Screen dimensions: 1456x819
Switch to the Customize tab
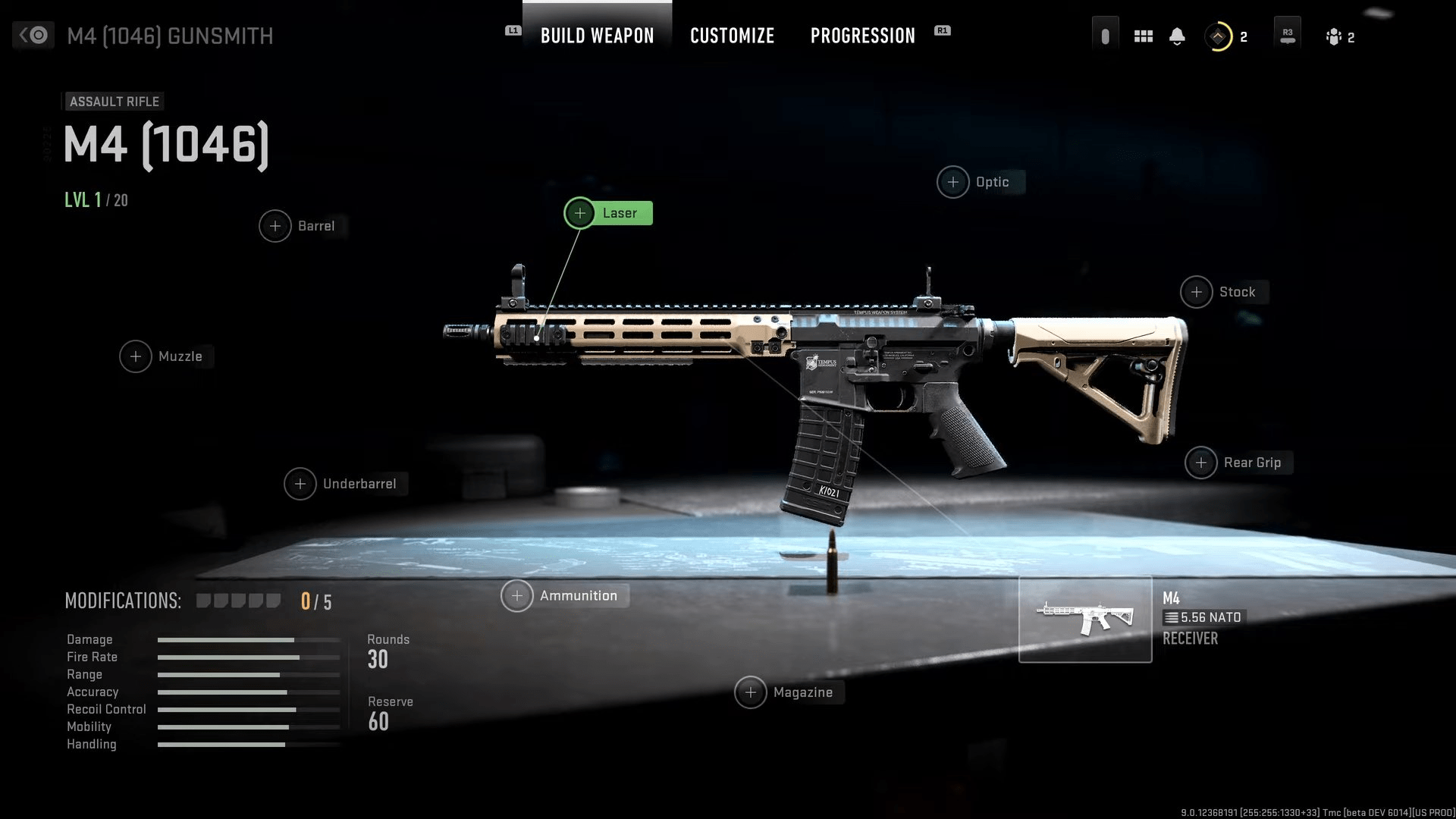(x=732, y=35)
